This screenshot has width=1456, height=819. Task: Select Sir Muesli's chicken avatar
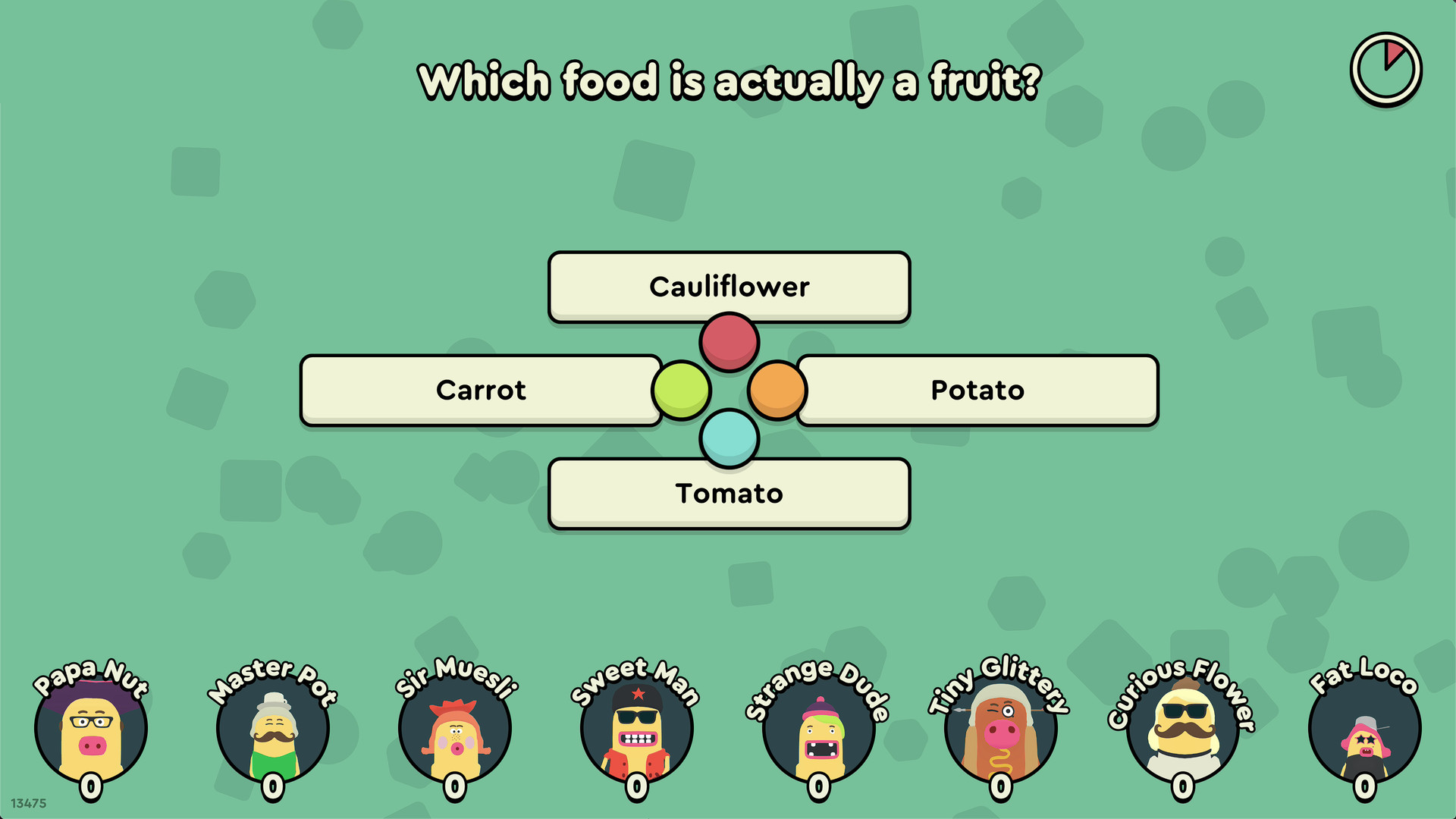(x=455, y=728)
